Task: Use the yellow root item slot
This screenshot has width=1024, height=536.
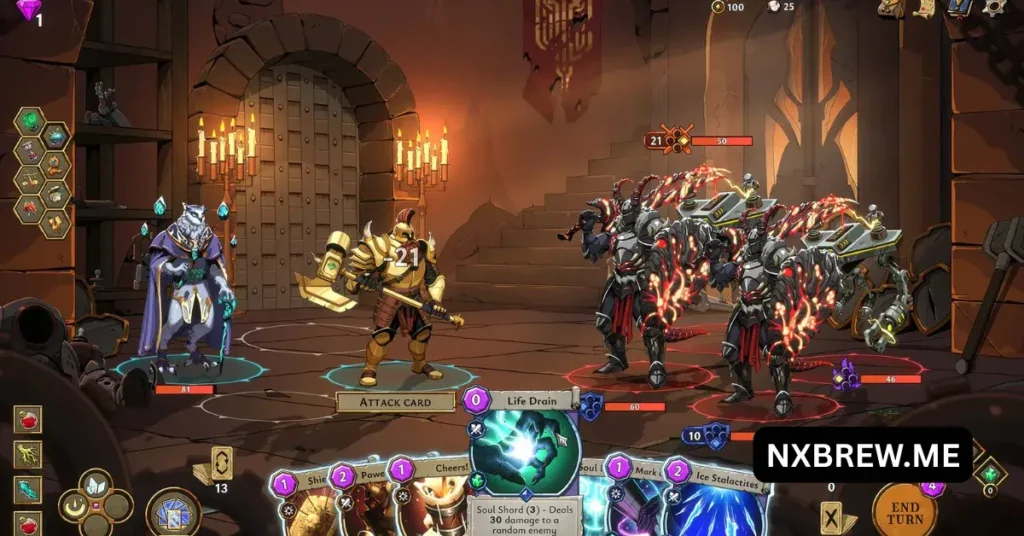Action: point(27,454)
